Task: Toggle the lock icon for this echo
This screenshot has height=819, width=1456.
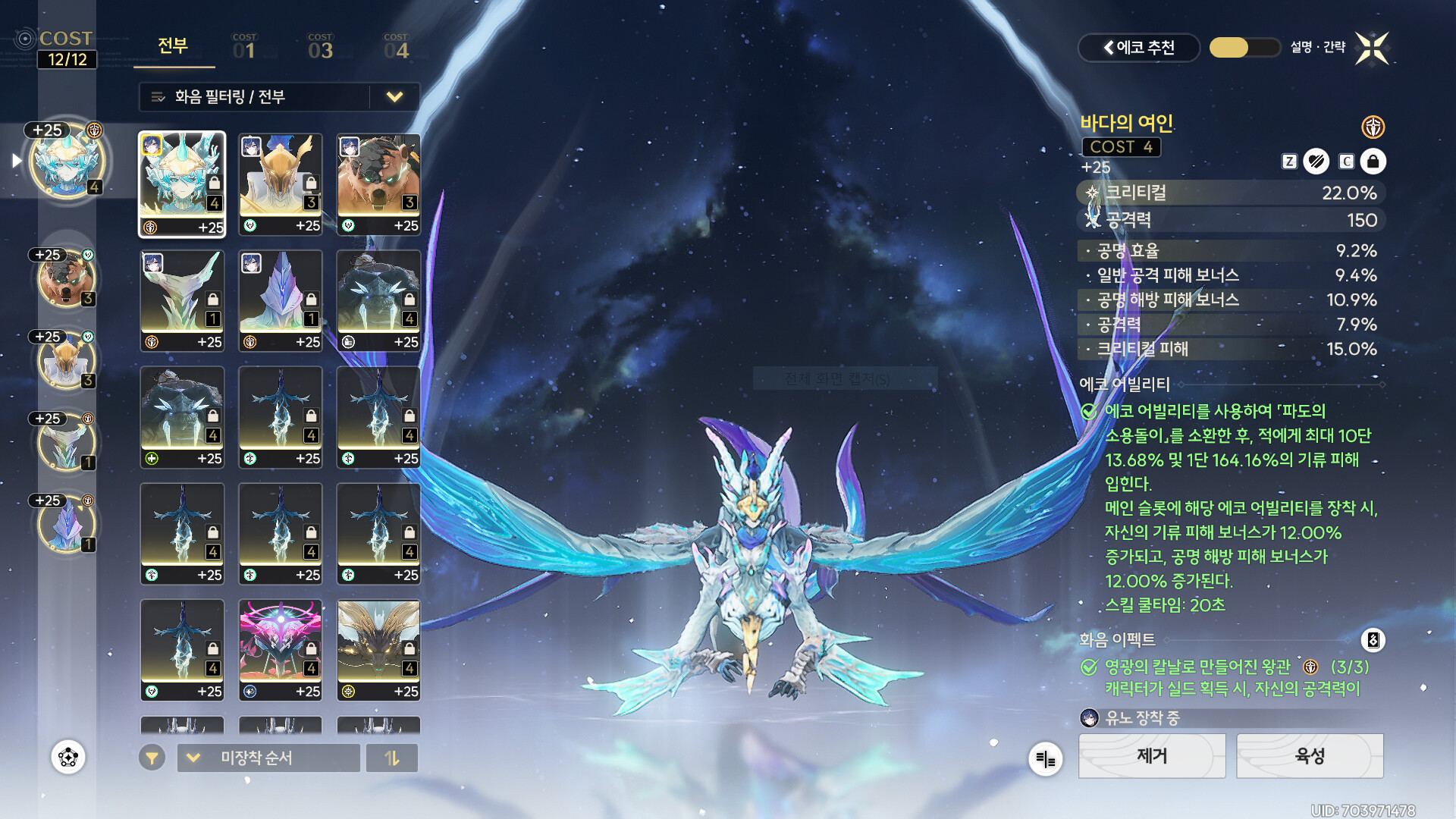Action: coord(1373,162)
